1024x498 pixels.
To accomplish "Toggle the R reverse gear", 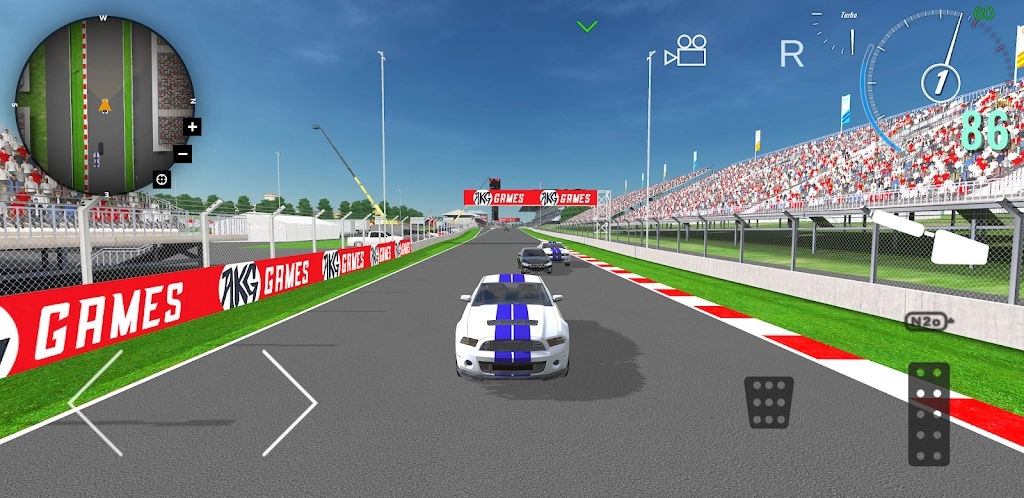I will coord(791,54).
